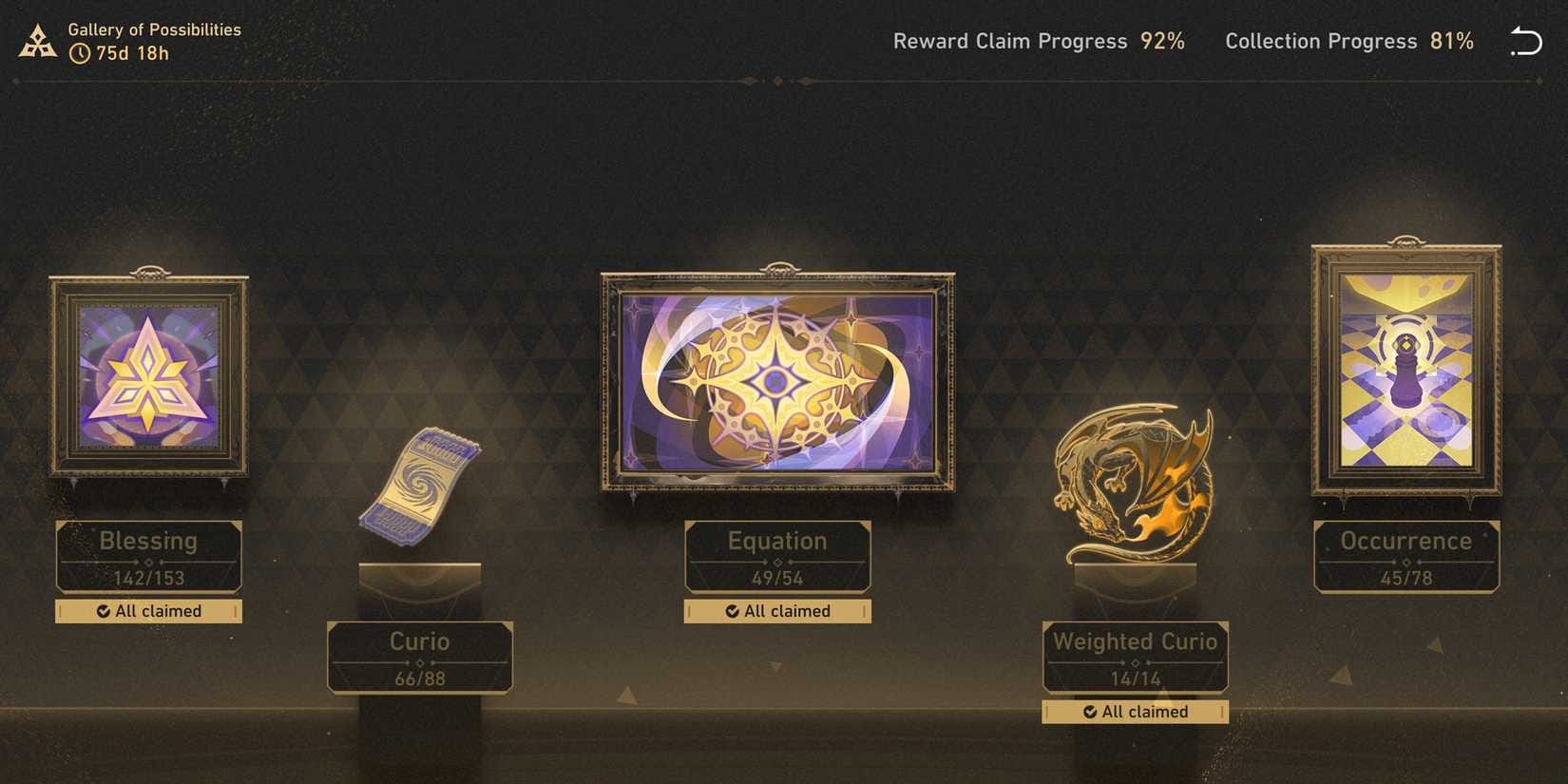Open the Curio 66/88 label plate
Screen dimensions: 1568x784
[x=419, y=658]
